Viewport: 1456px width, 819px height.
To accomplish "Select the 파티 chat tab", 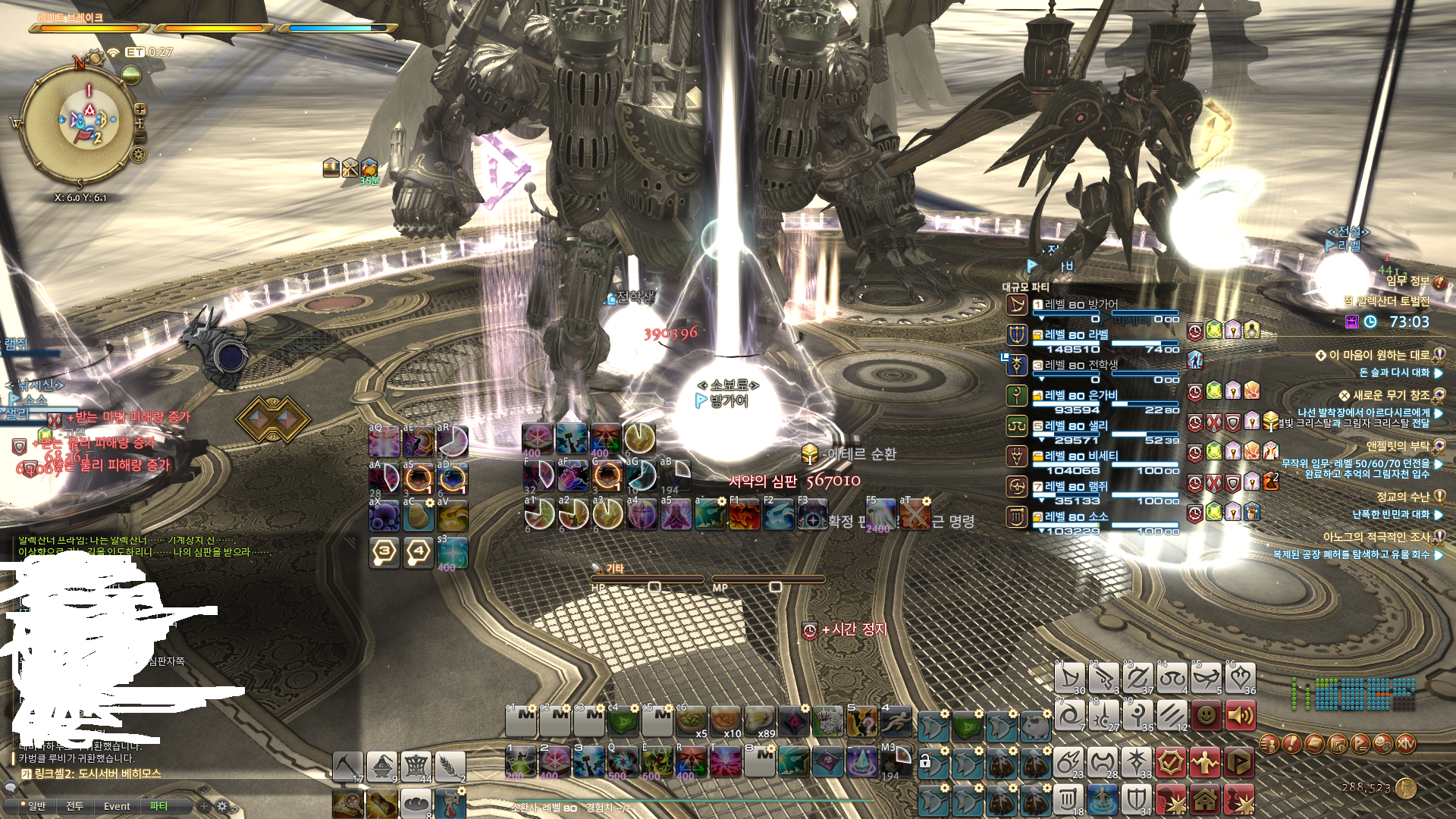I will pyautogui.click(x=158, y=806).
